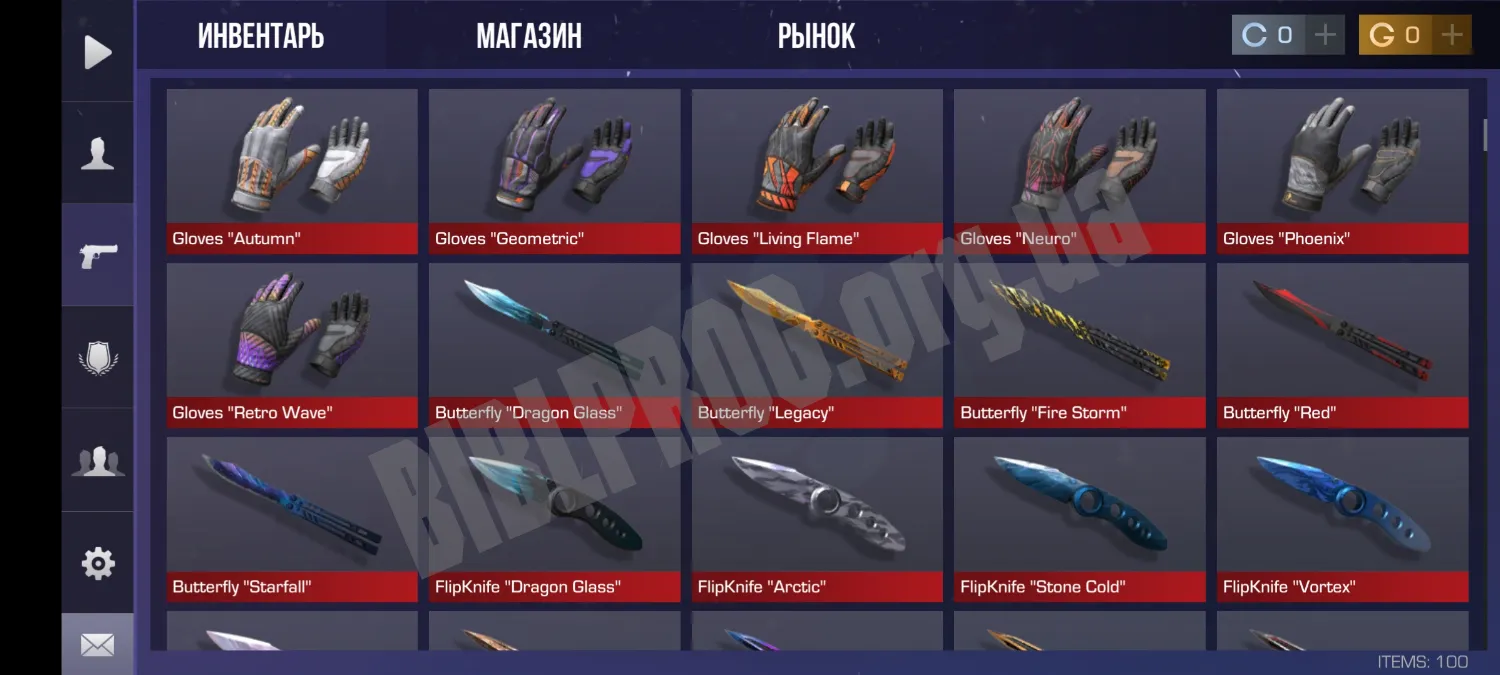Image resolution: width=1500 pixels, height=675 pixels.
Task: Select FlipKnife "Vortex" knife
Action: 1342,518
